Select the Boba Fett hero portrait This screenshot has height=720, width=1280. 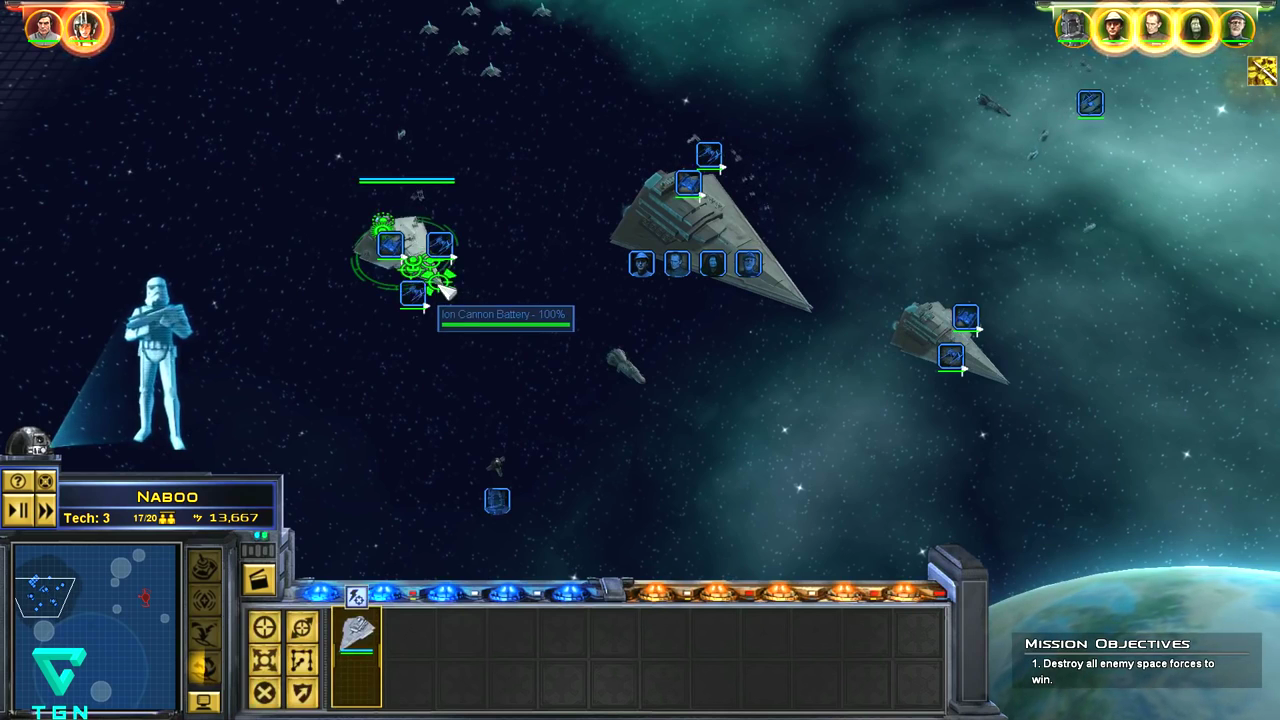[1073, 28]
